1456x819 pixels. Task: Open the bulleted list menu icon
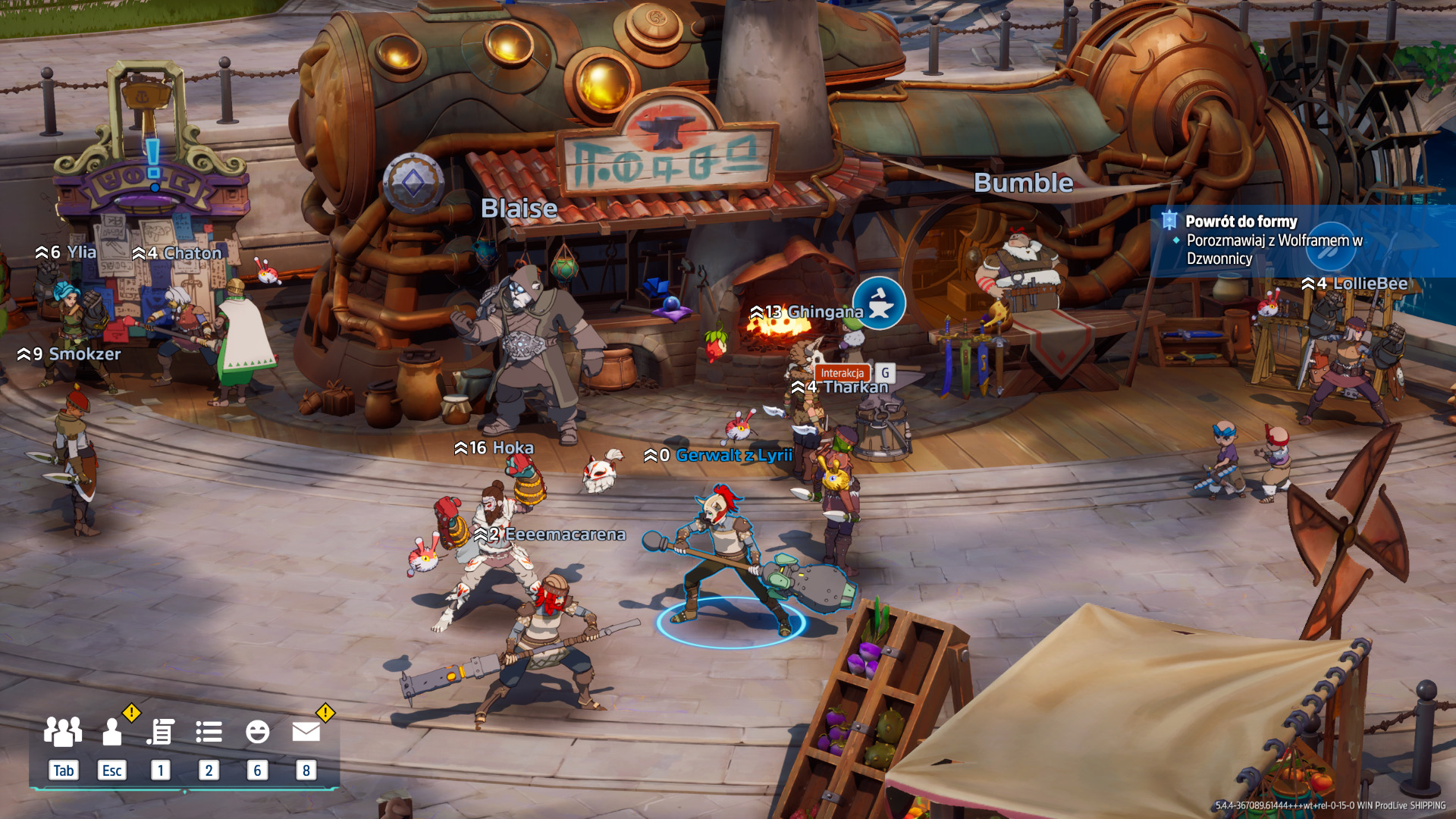pyautogui.click(x=209, y=732)
